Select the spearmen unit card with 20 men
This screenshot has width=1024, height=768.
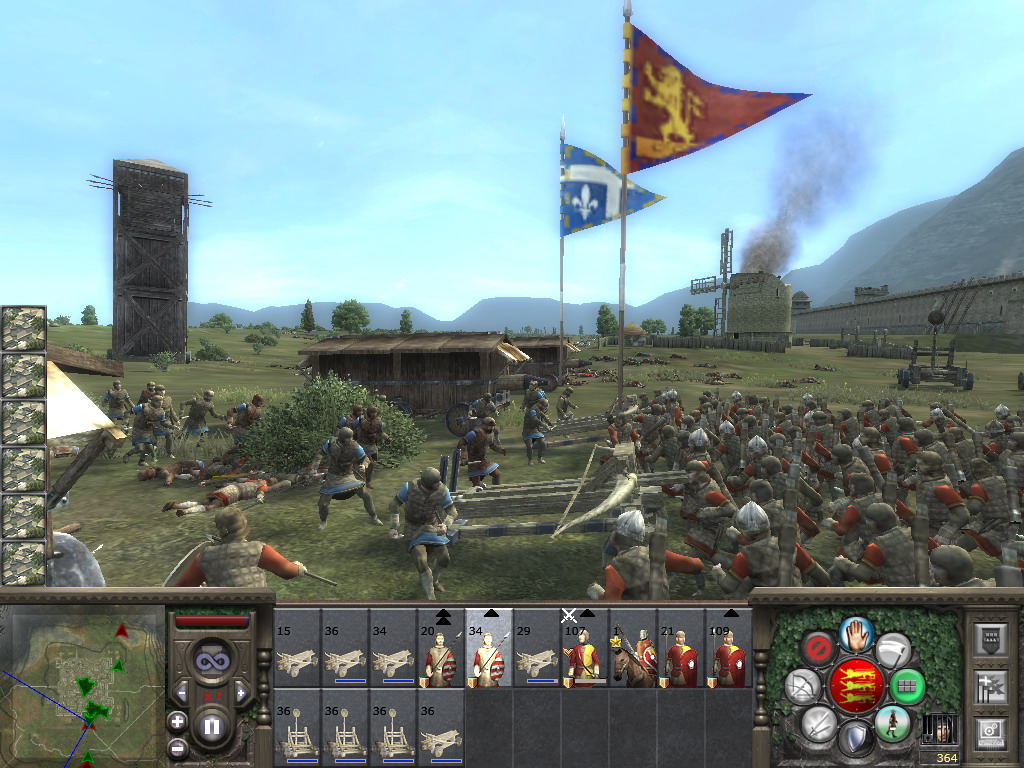click(x=441, y=657)
